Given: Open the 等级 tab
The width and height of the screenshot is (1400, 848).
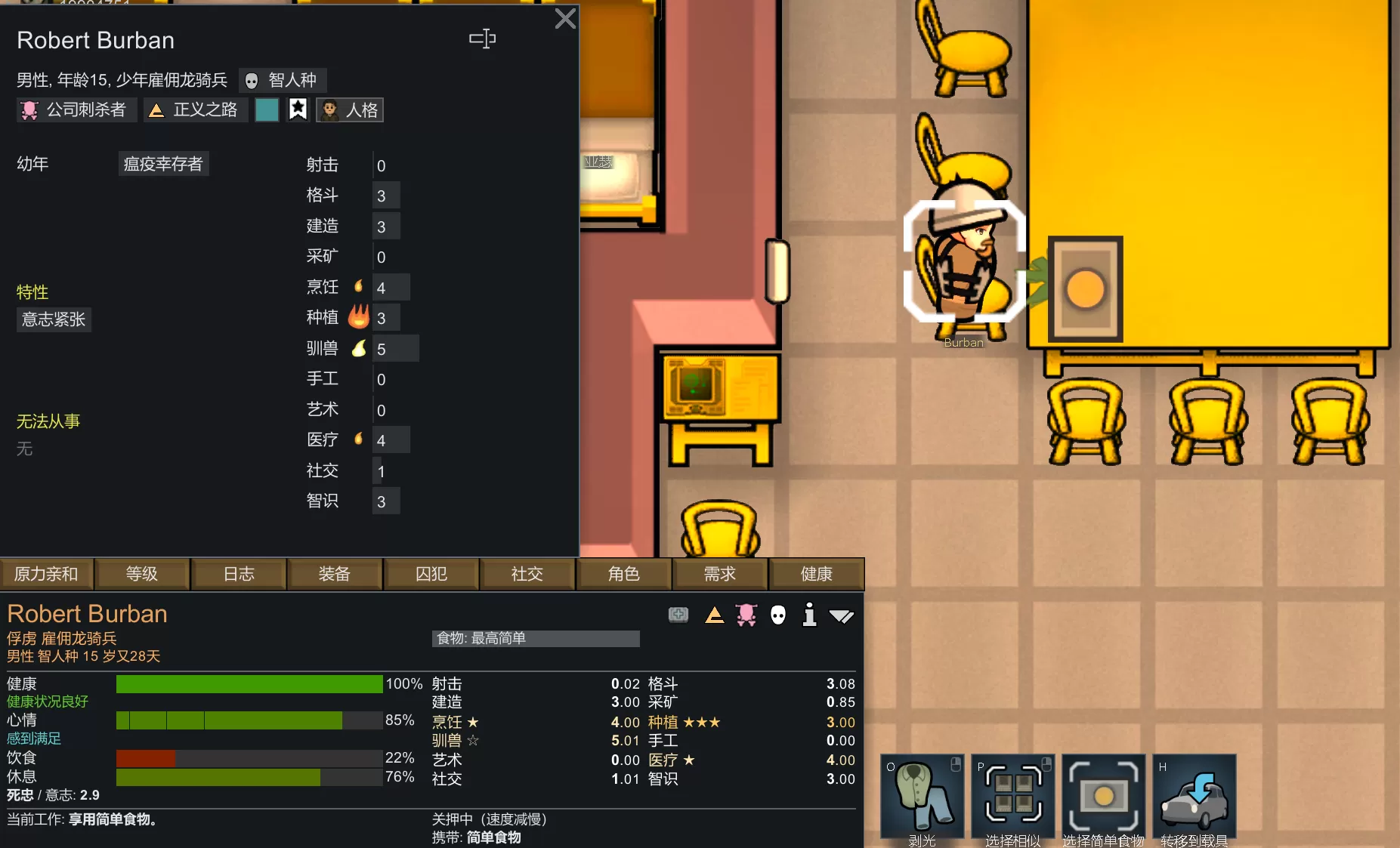Looking at the screenshot, I should [142, 574].
